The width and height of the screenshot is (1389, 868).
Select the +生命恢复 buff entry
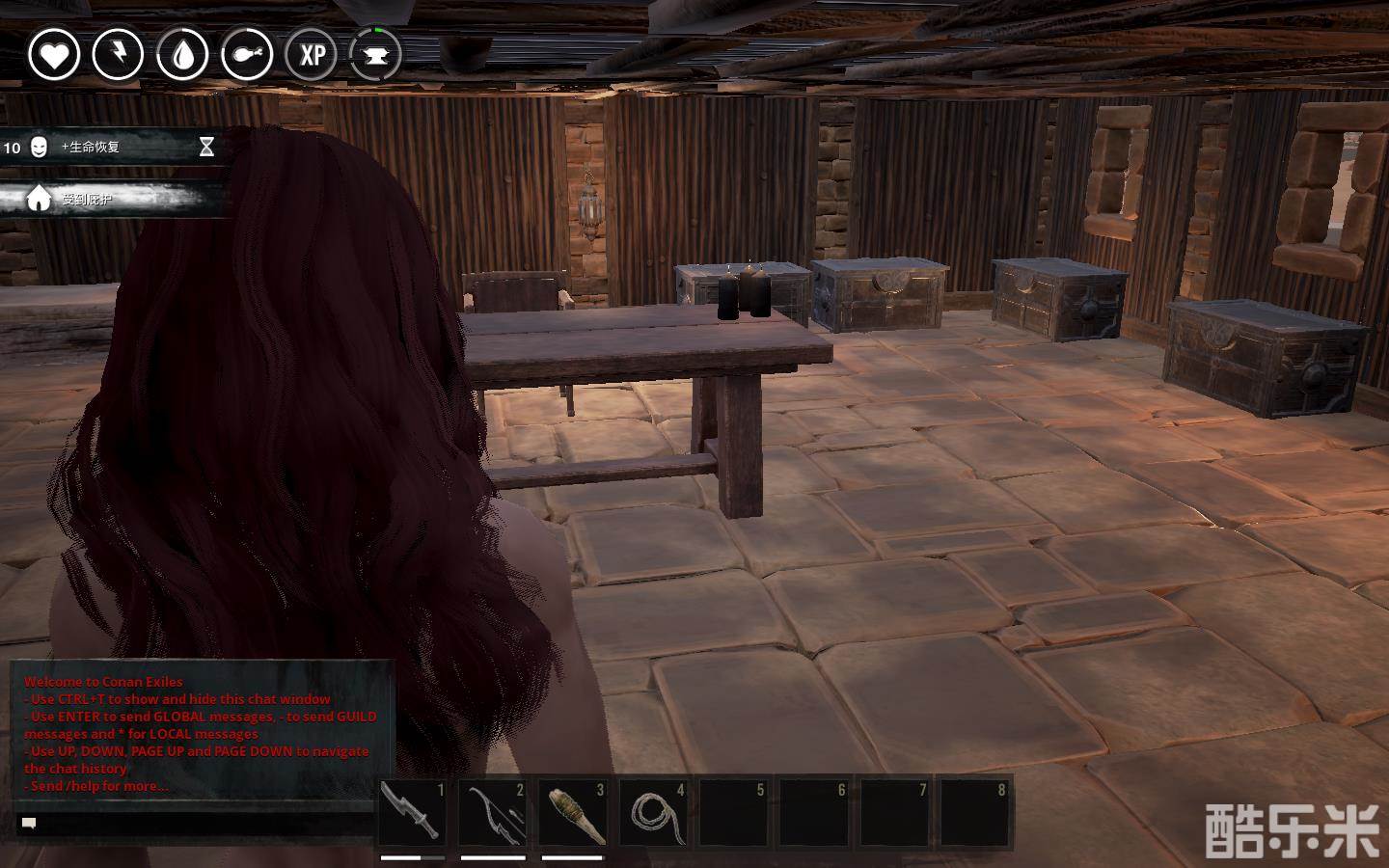[x=108, y=148]
